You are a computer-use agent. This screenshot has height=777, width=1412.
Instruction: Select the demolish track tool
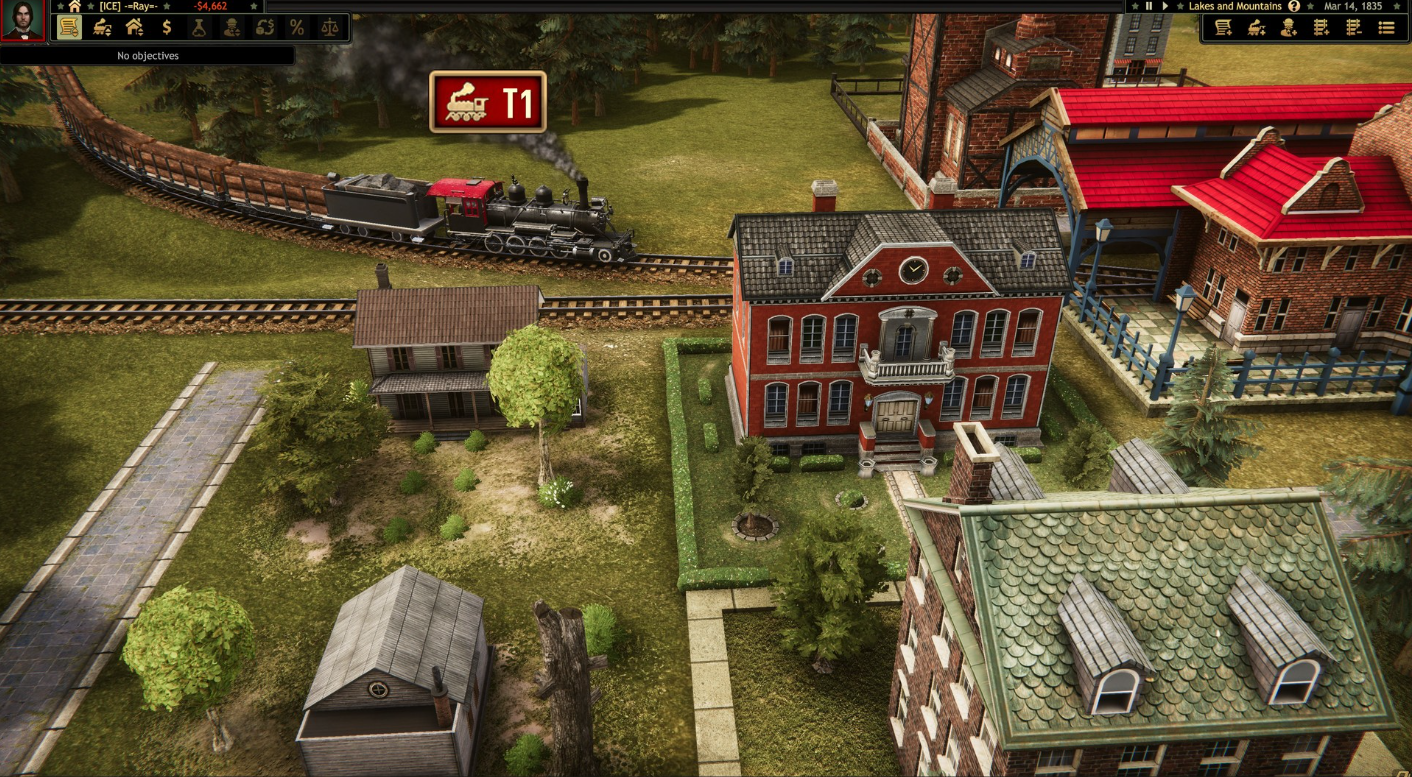(x=1353, y=28)
